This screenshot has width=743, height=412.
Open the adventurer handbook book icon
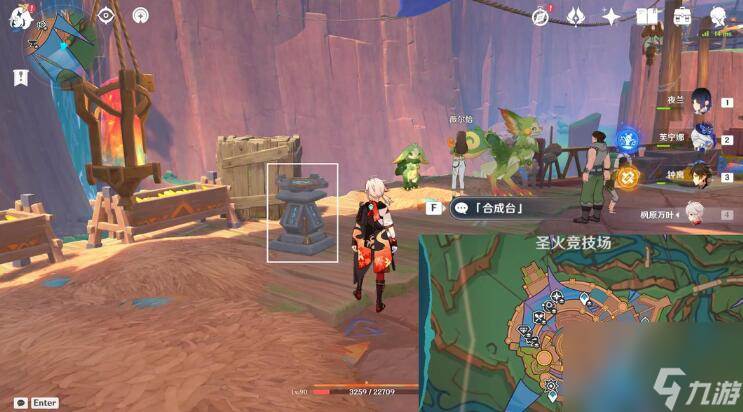point(647,17)
